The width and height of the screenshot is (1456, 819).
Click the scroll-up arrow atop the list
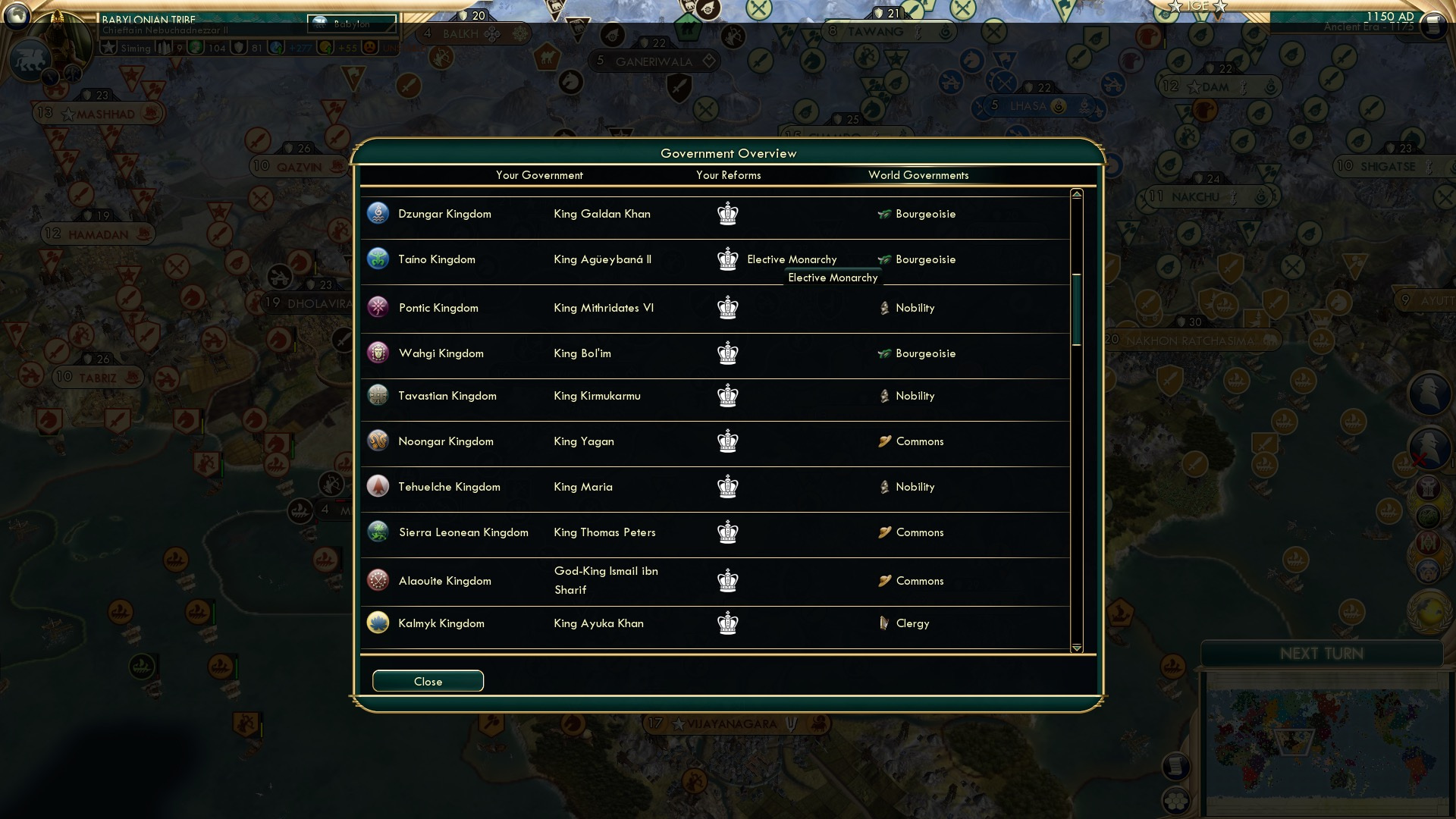(x=1075, y=195)
